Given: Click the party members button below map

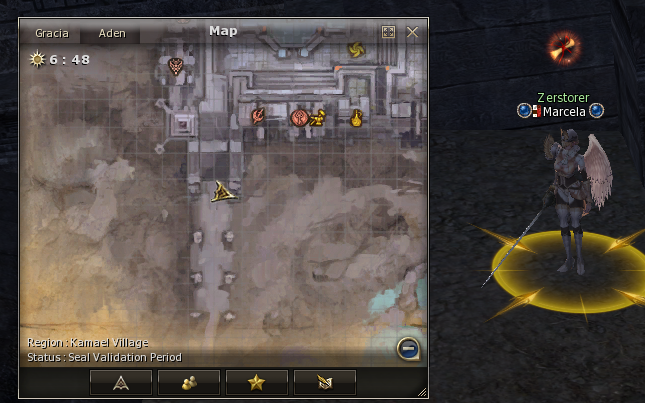Looking at the screenshot, I should 188,381.
